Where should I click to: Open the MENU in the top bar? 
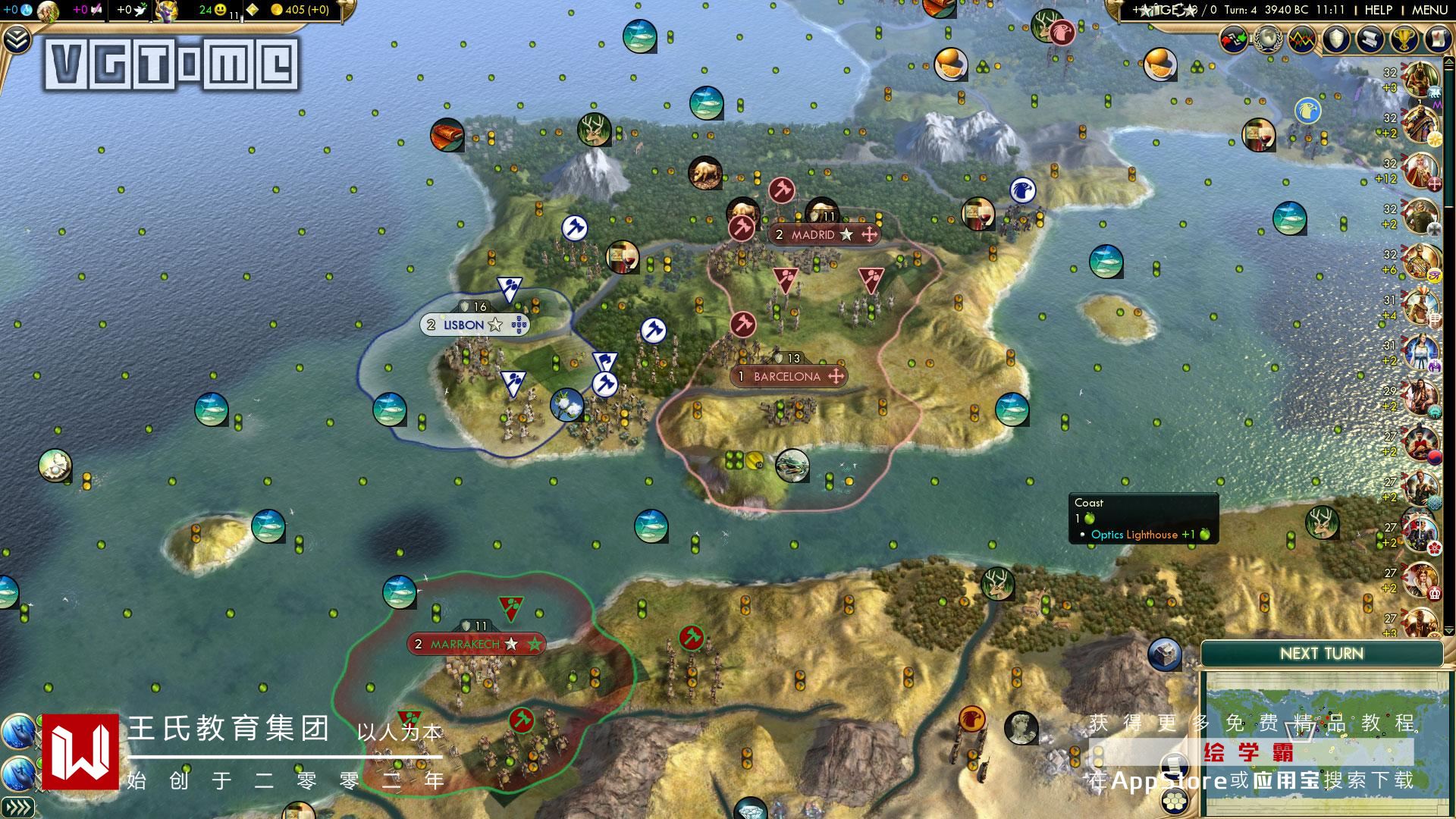click(1429, 10)
